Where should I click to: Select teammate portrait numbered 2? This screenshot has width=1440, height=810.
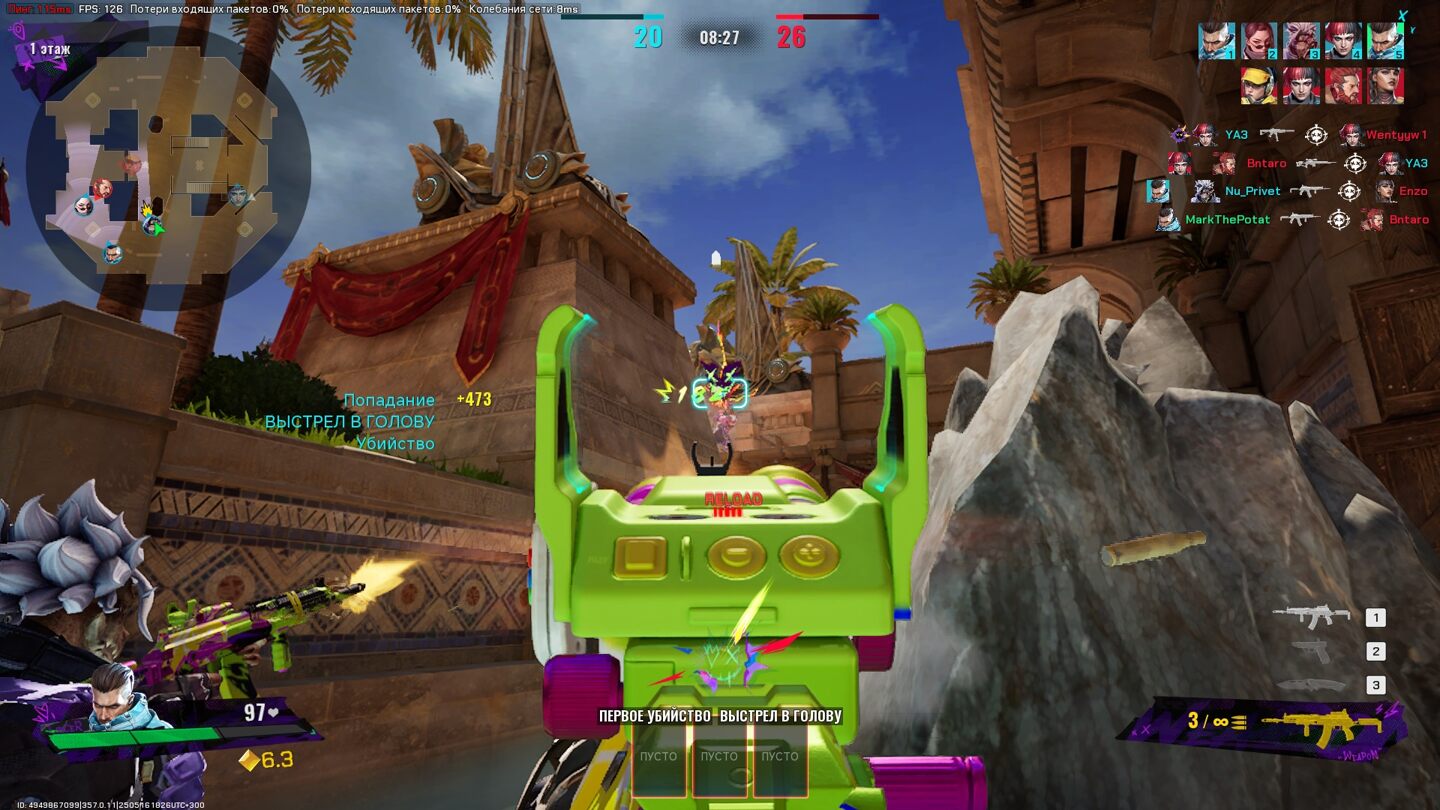point(1259,41)
